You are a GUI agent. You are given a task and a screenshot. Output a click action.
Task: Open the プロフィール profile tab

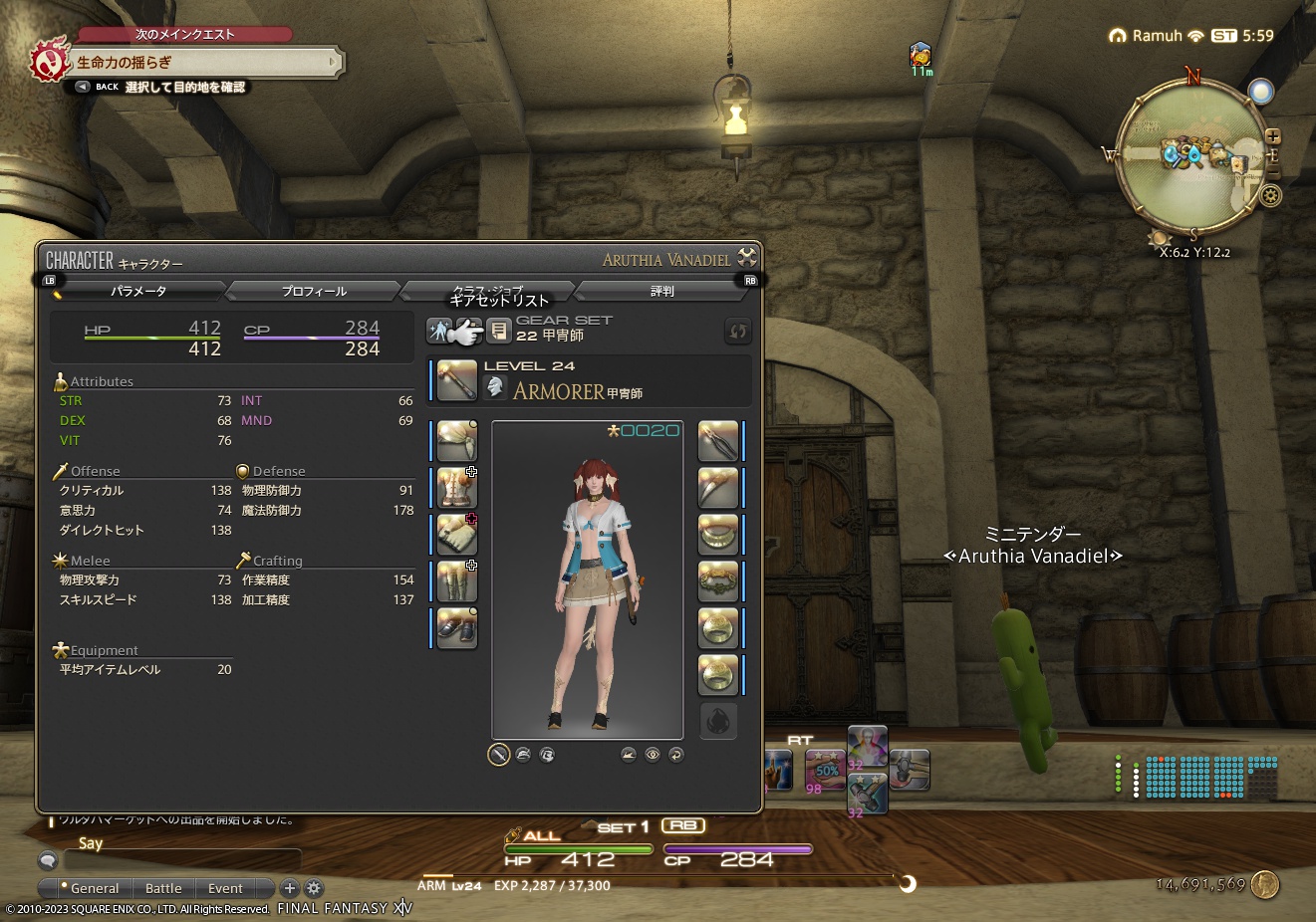click(x=312, y=290)
